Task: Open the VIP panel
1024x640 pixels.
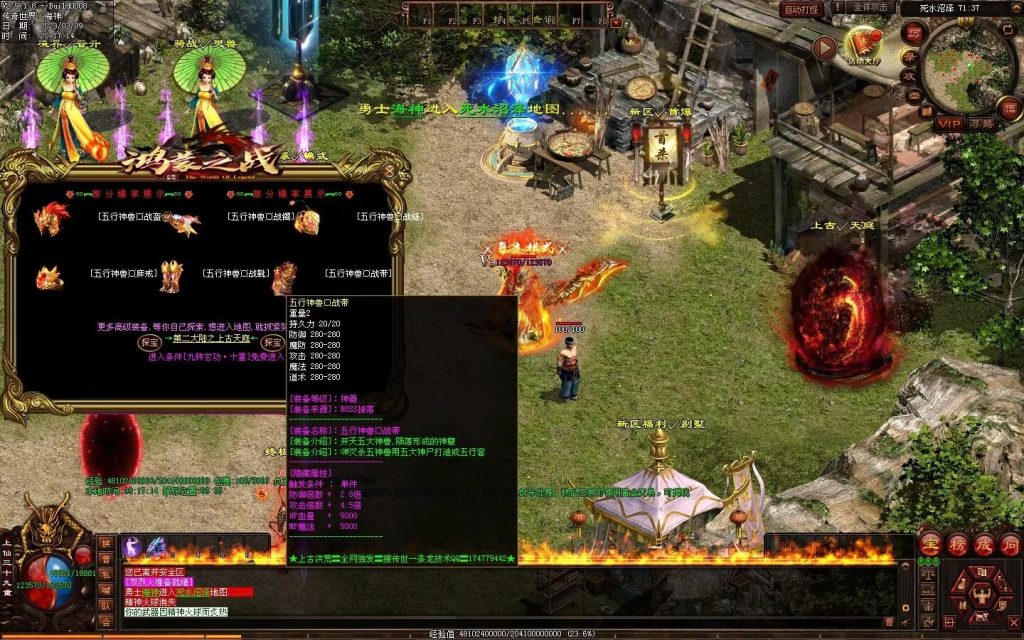Action: point(949,123)
